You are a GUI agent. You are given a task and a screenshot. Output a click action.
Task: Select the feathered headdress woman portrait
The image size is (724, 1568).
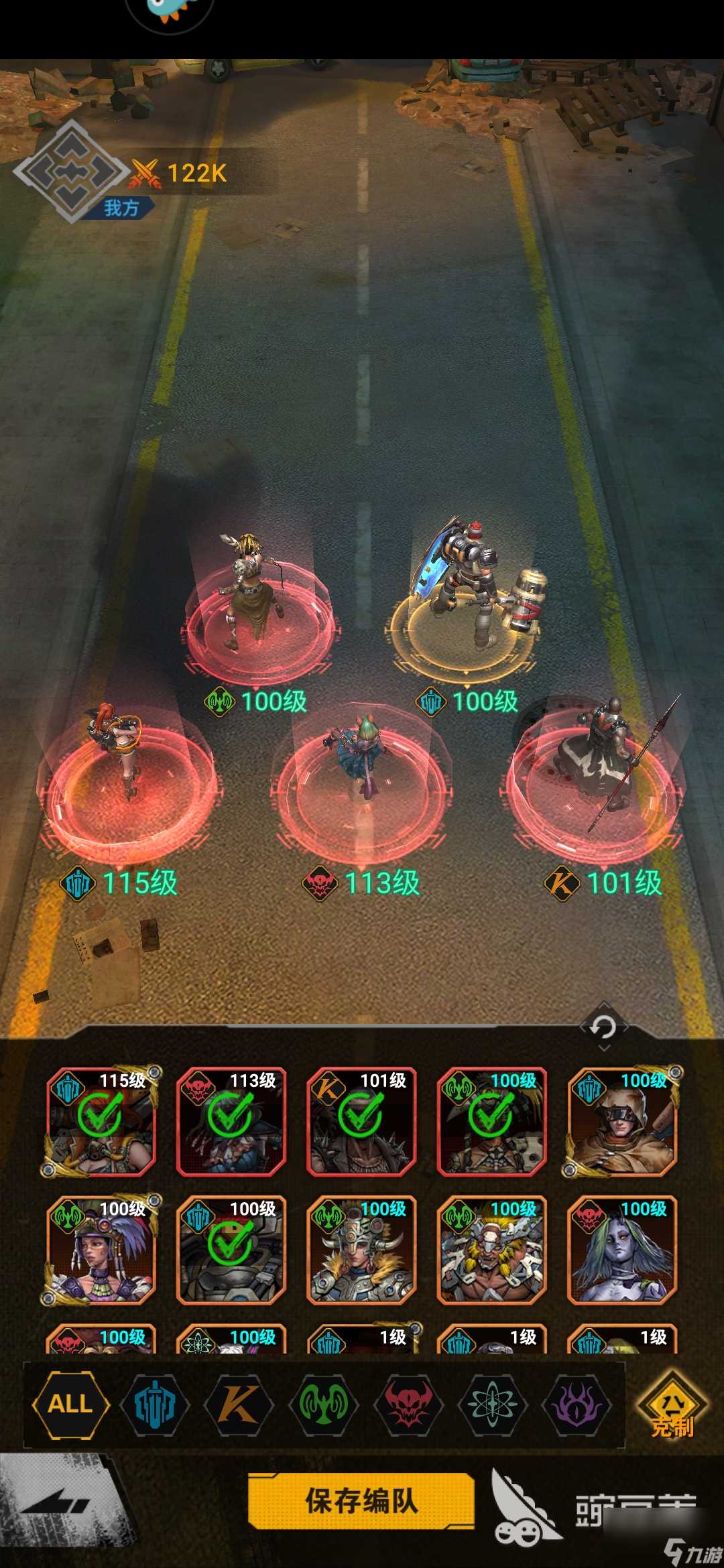[101, 1250]
